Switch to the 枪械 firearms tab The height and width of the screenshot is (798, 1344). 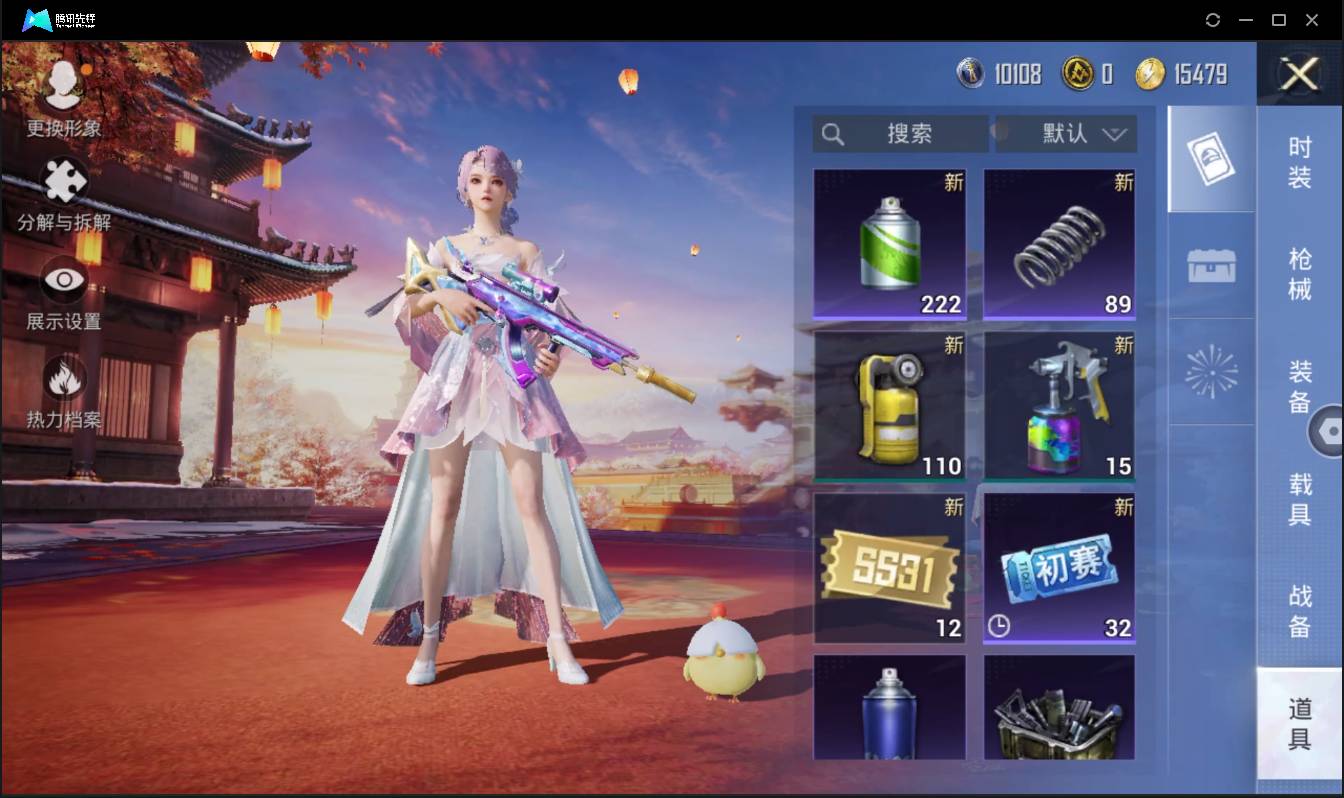pyautogui.click(x=1297, y=275)
